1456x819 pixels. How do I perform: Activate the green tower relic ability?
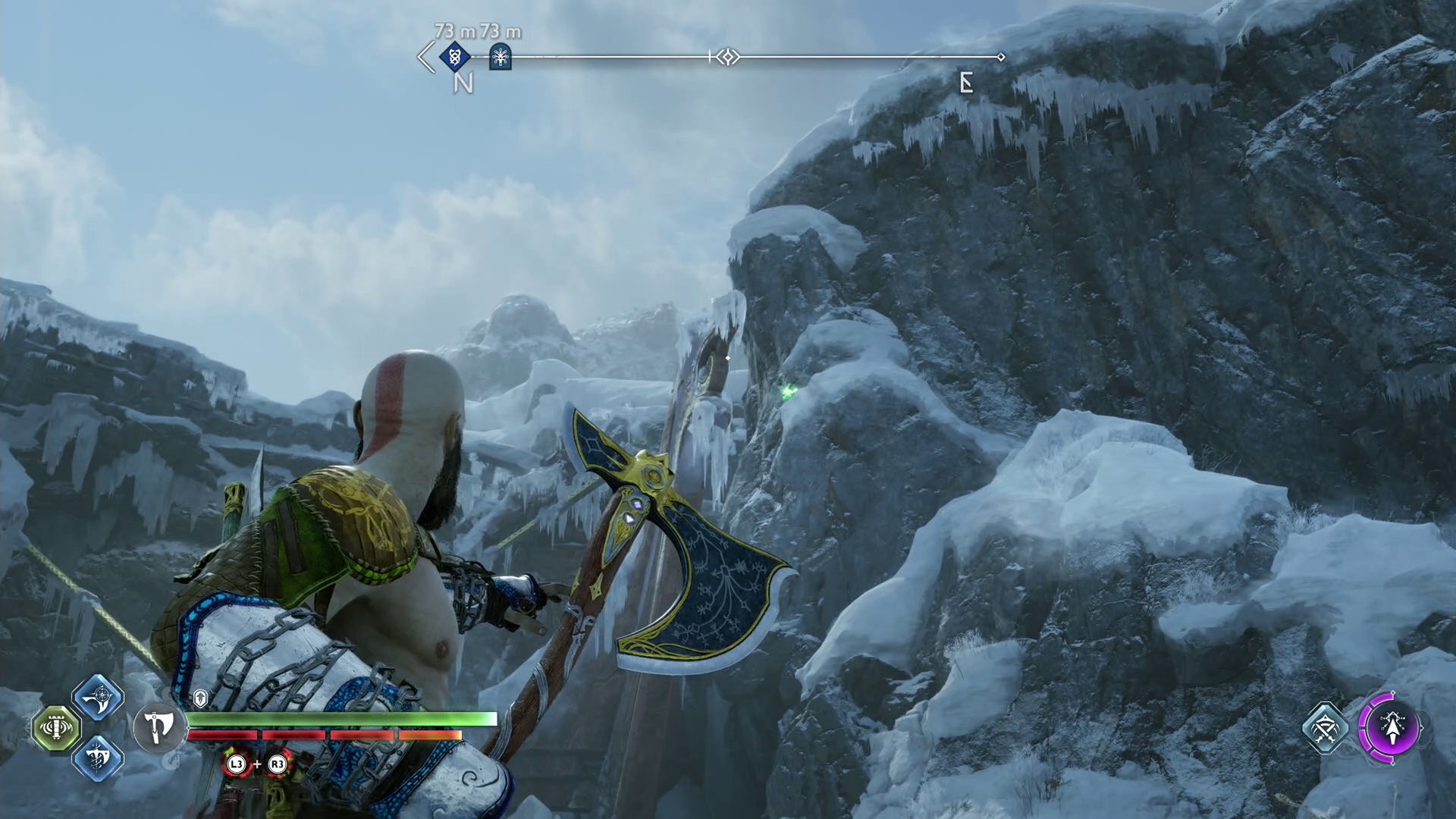(57, 728)
